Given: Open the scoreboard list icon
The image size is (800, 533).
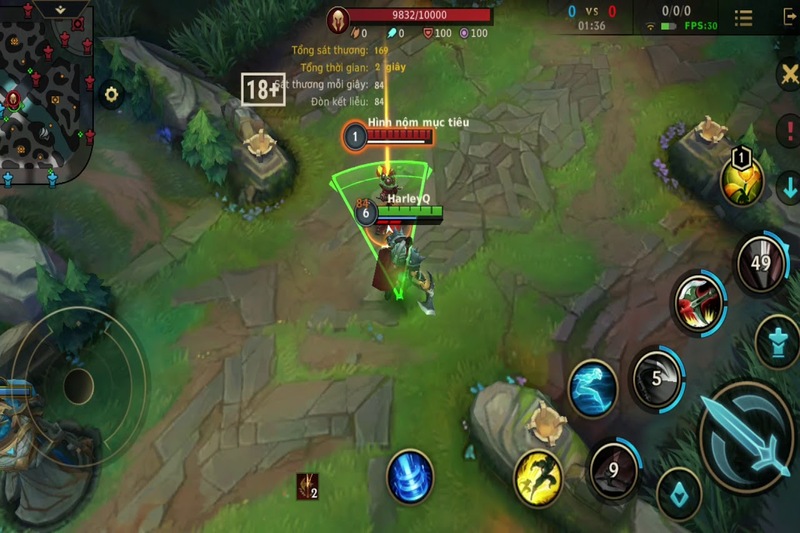Looking at the screenshot, I should (x=744, y=18).
